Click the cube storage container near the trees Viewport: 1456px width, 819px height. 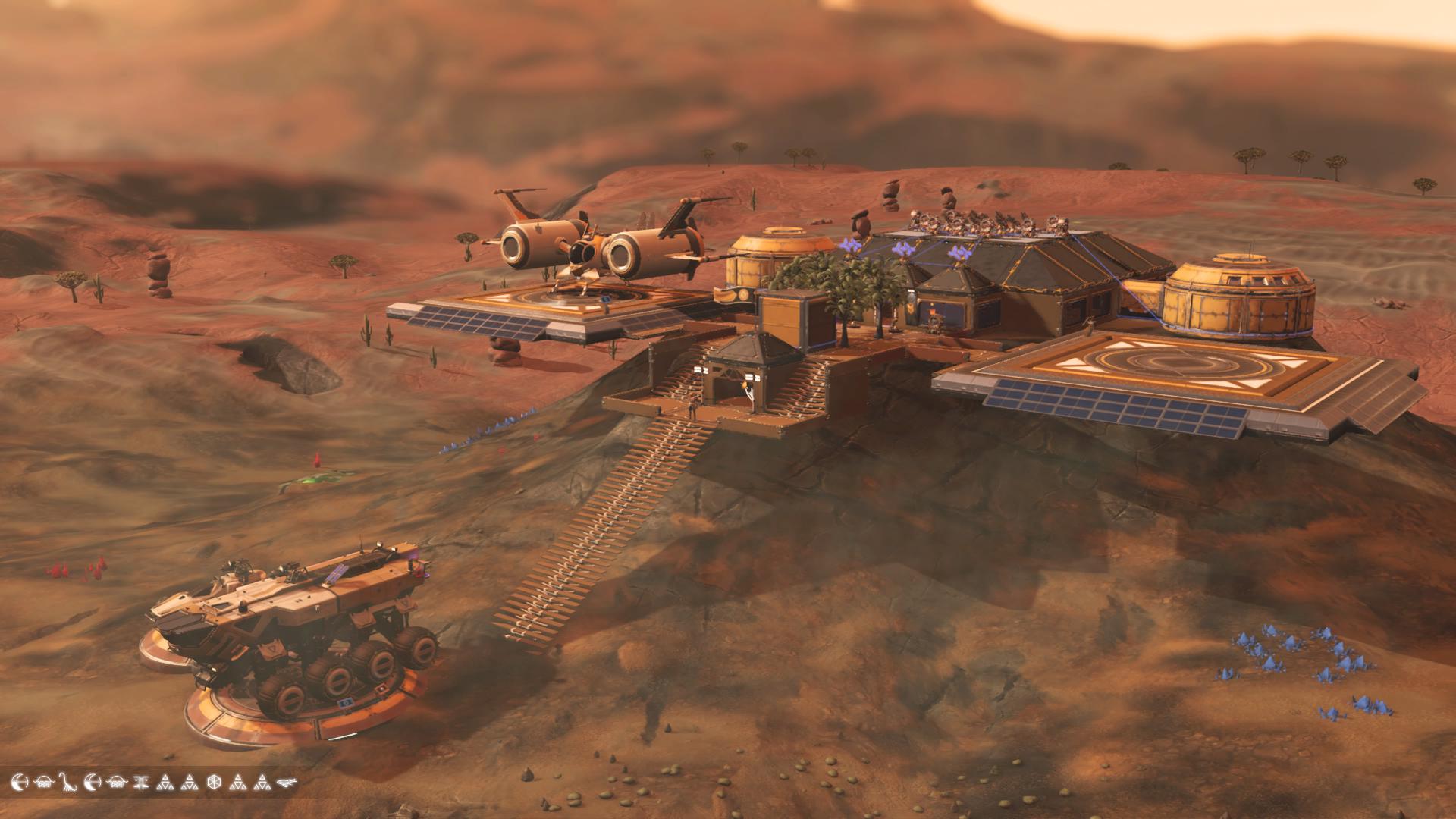(x=789, y=318)
